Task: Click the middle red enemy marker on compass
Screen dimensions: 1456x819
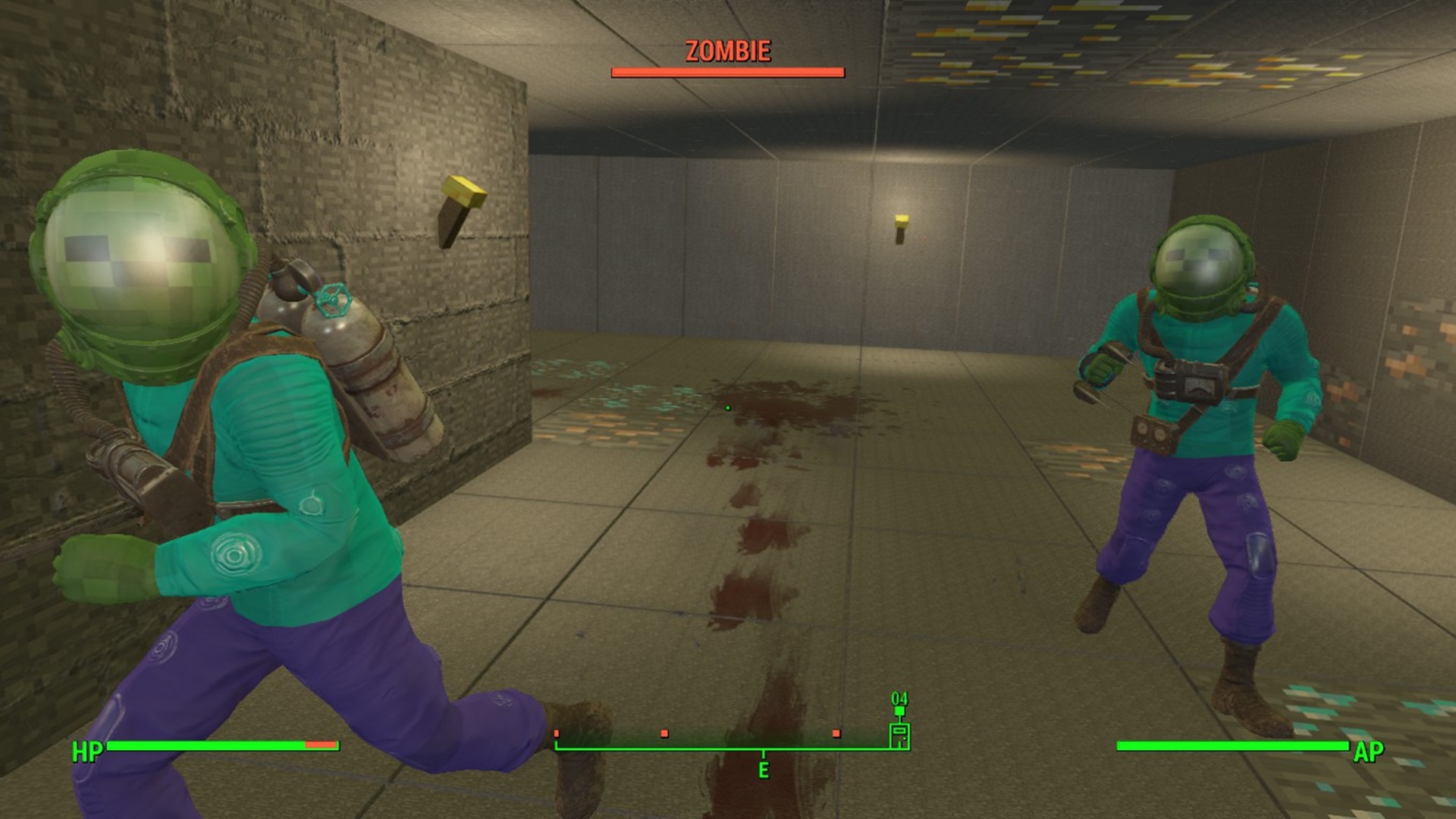Action: click(664, 733)
